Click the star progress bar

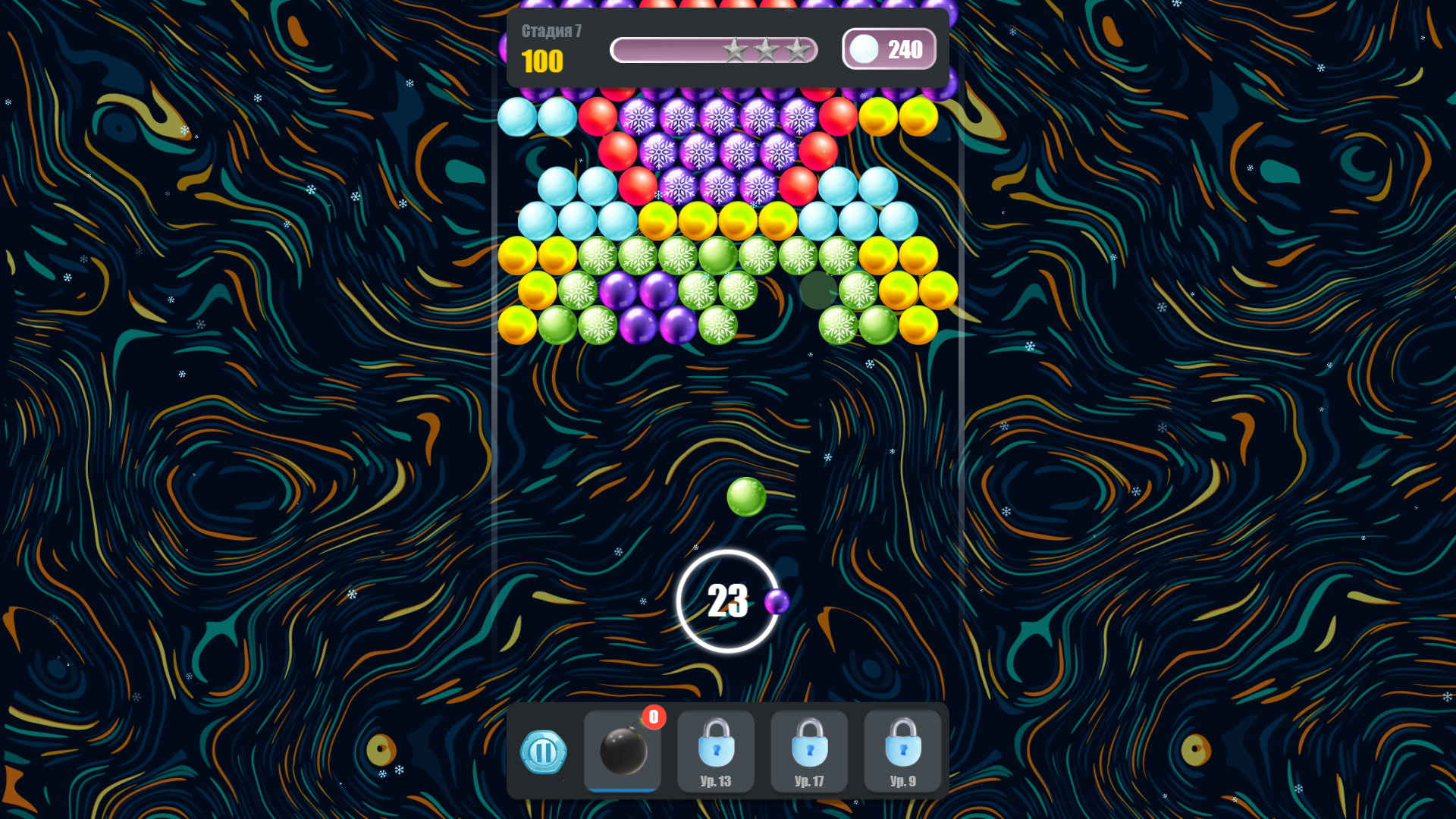[714, 49]
